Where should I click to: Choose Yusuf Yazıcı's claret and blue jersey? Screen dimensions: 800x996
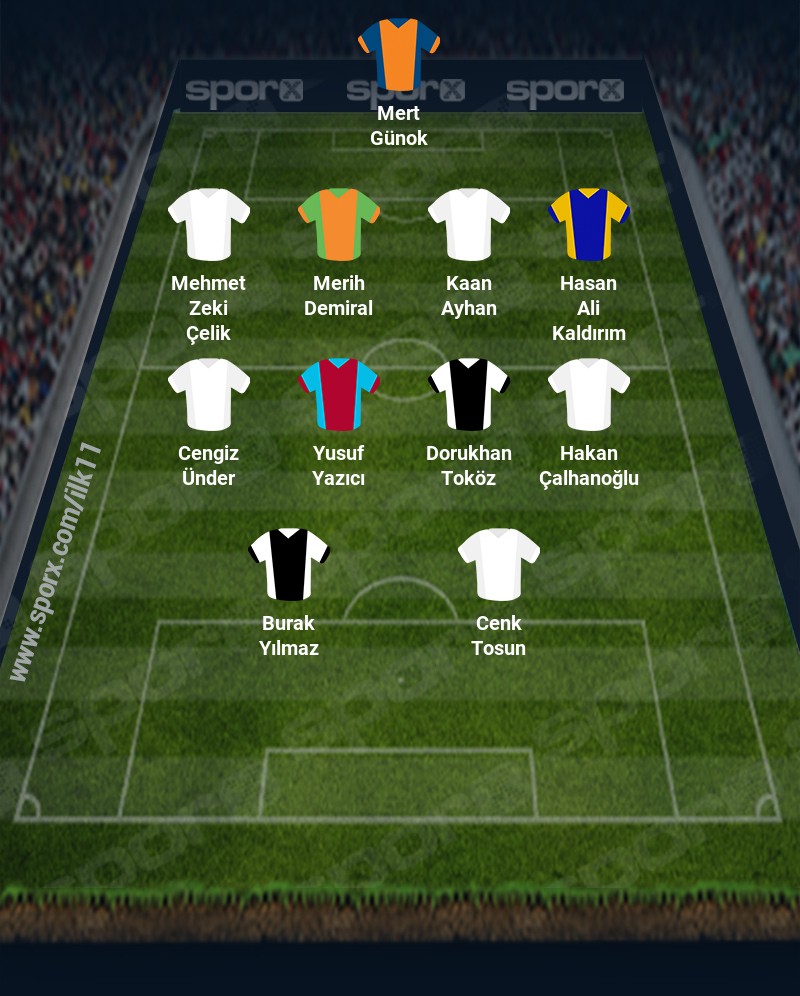coord(339,394)
